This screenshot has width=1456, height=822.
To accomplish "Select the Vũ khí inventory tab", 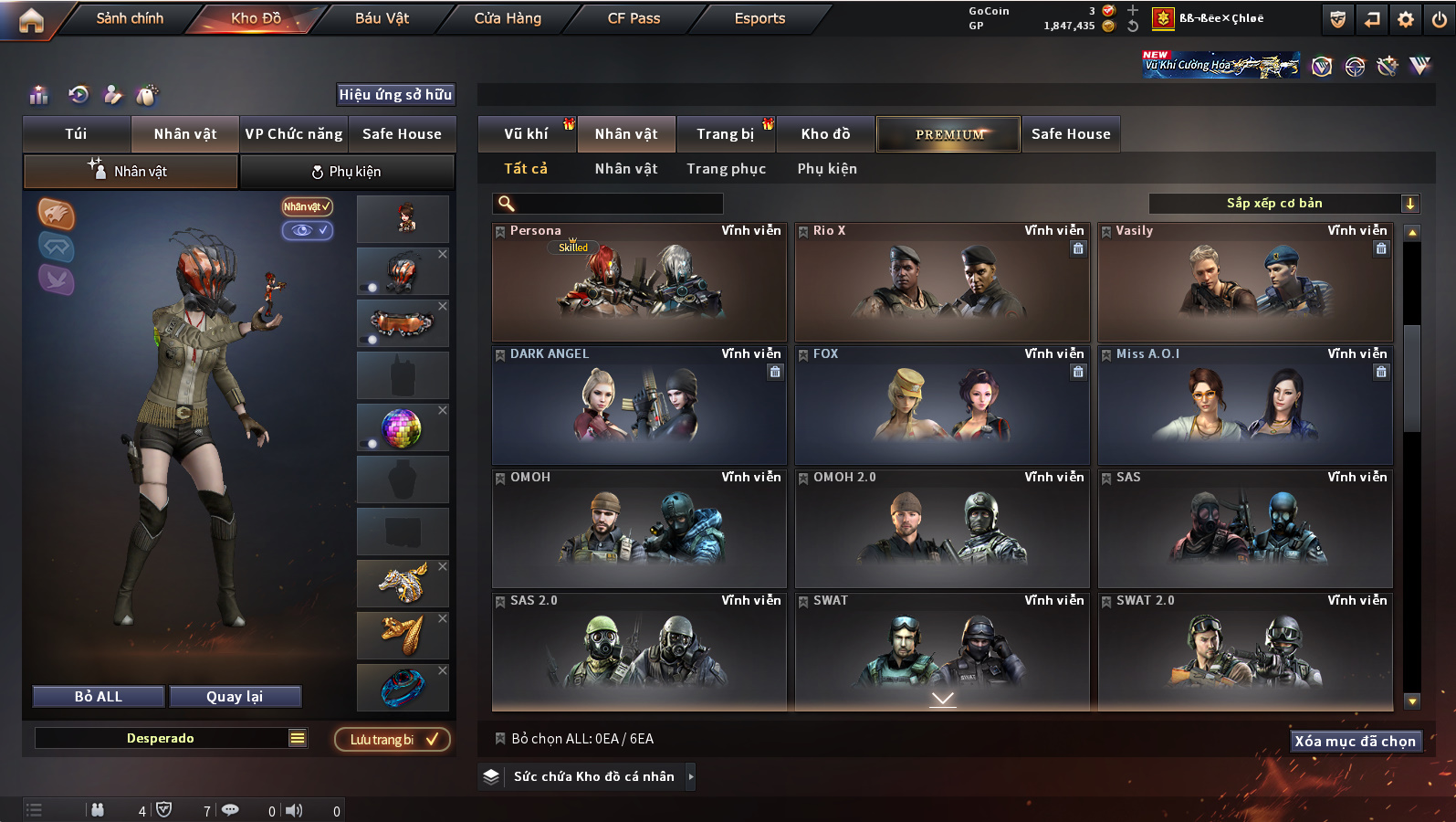I will [527, 134].
